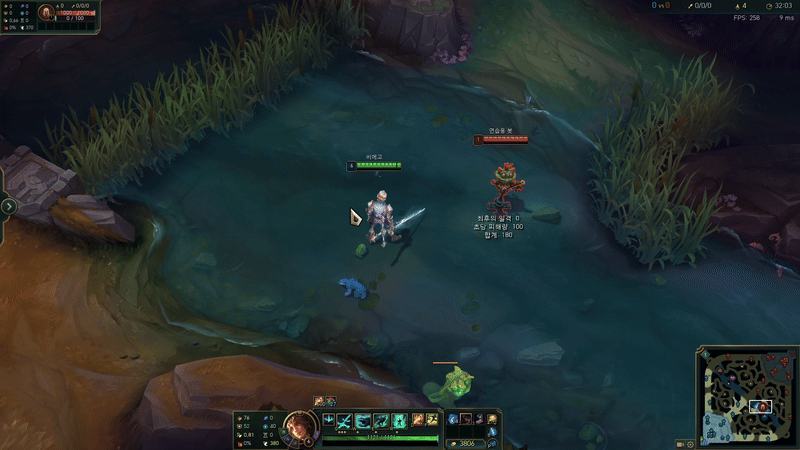Select the target dummy portrait at top-left
800x450 pixels.
point(48,14)
